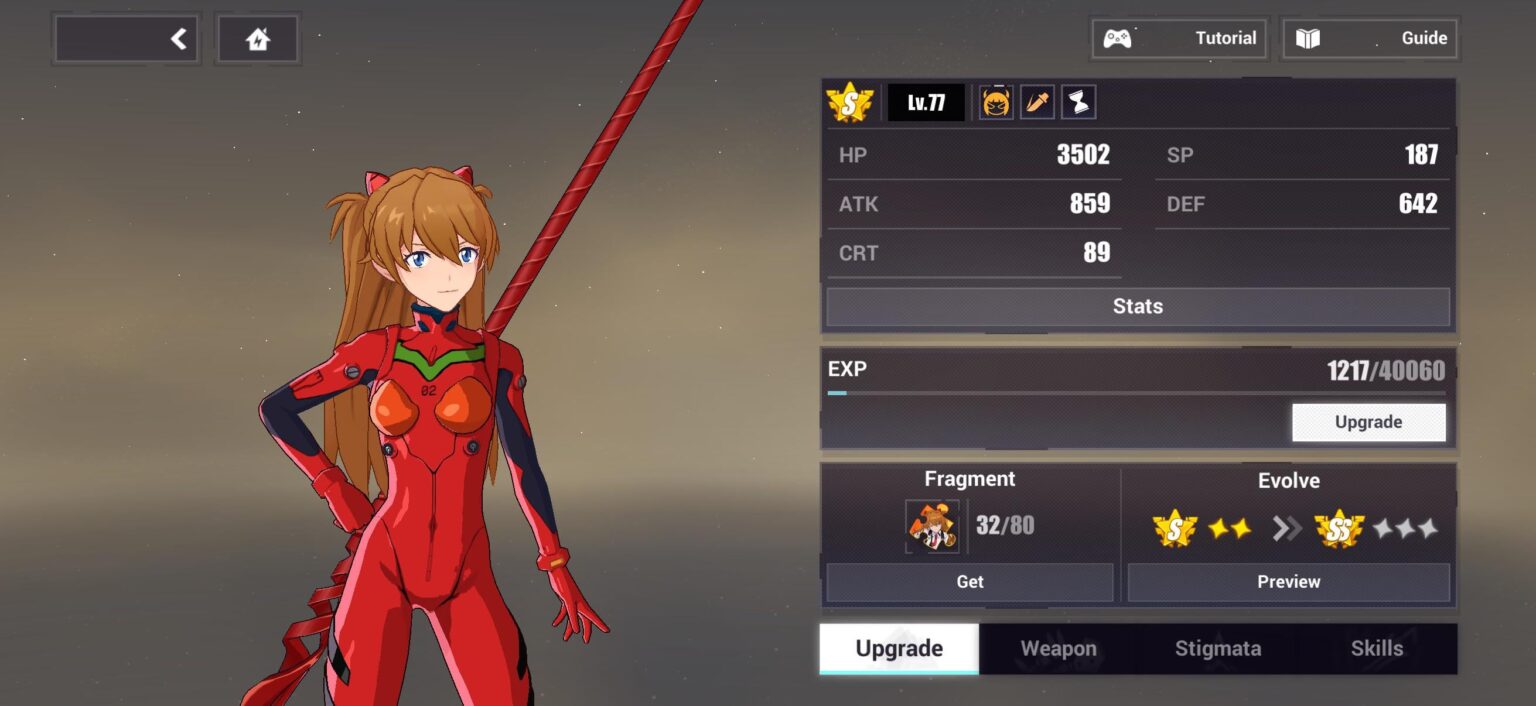Preview the evolve rank

pos(1288,582)
